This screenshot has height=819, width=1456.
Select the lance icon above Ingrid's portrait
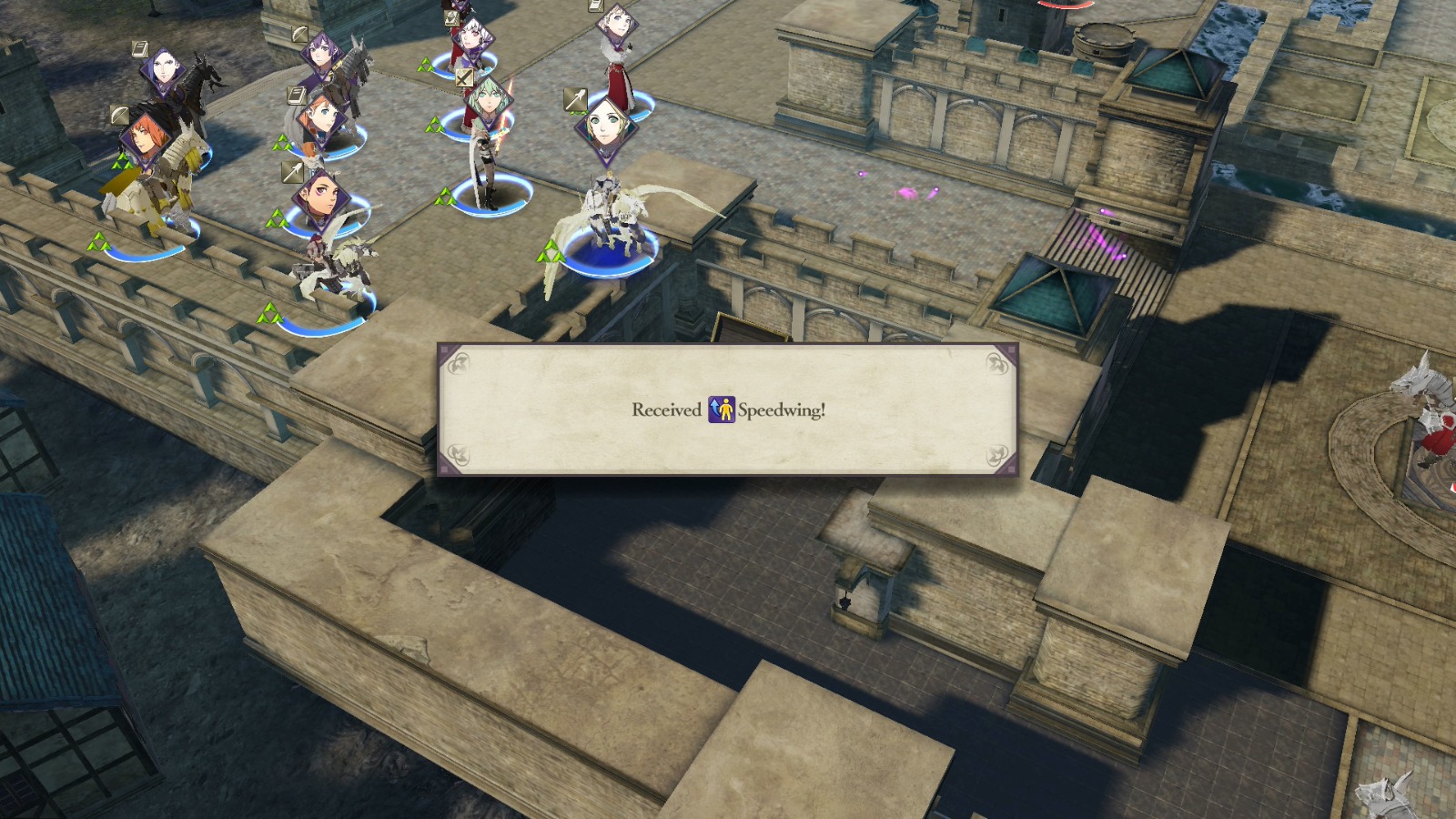(575, 97)
